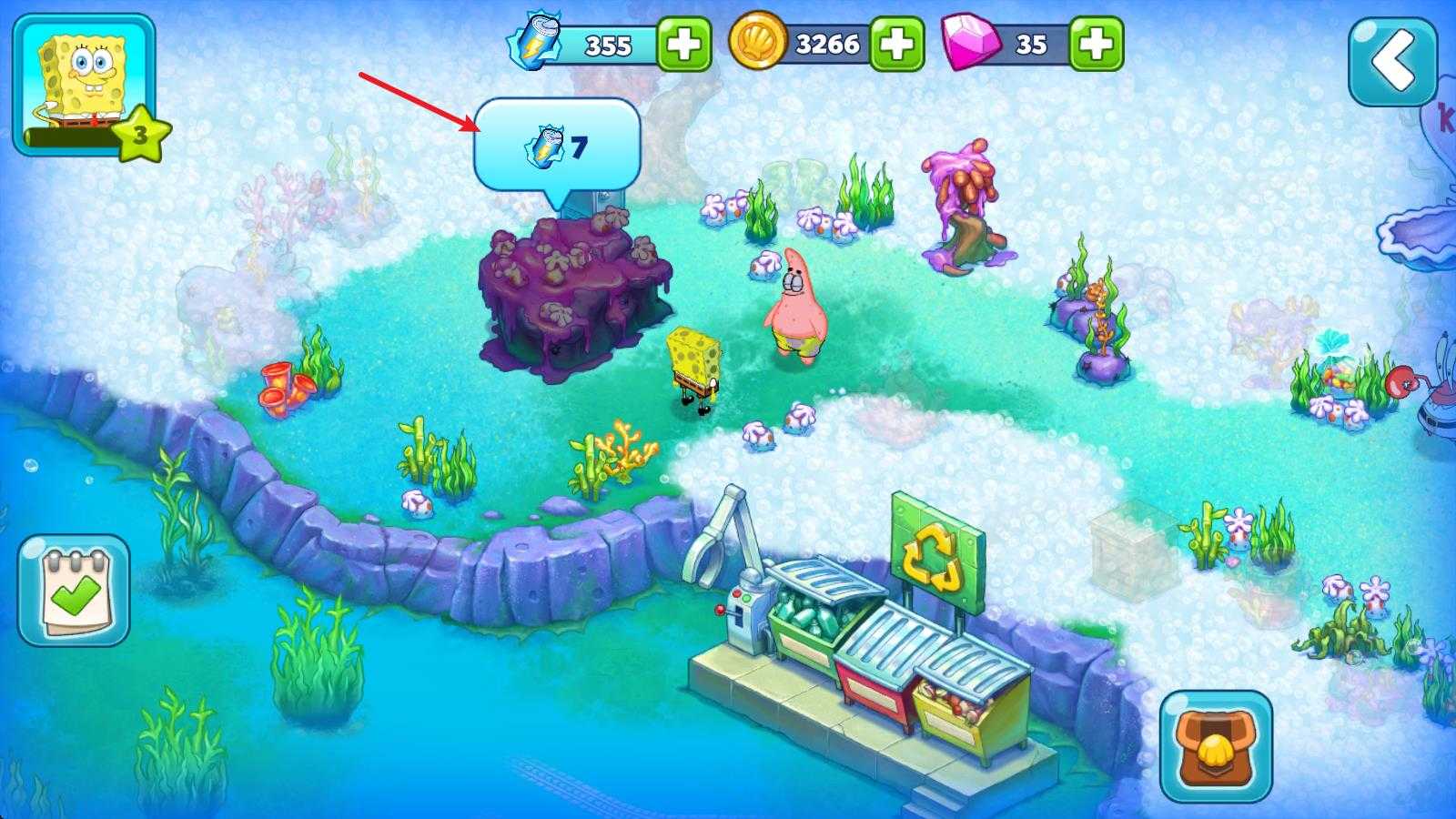1456x819 pixels.
Task: Add more energy with the plus button
Action: point(683,44)
